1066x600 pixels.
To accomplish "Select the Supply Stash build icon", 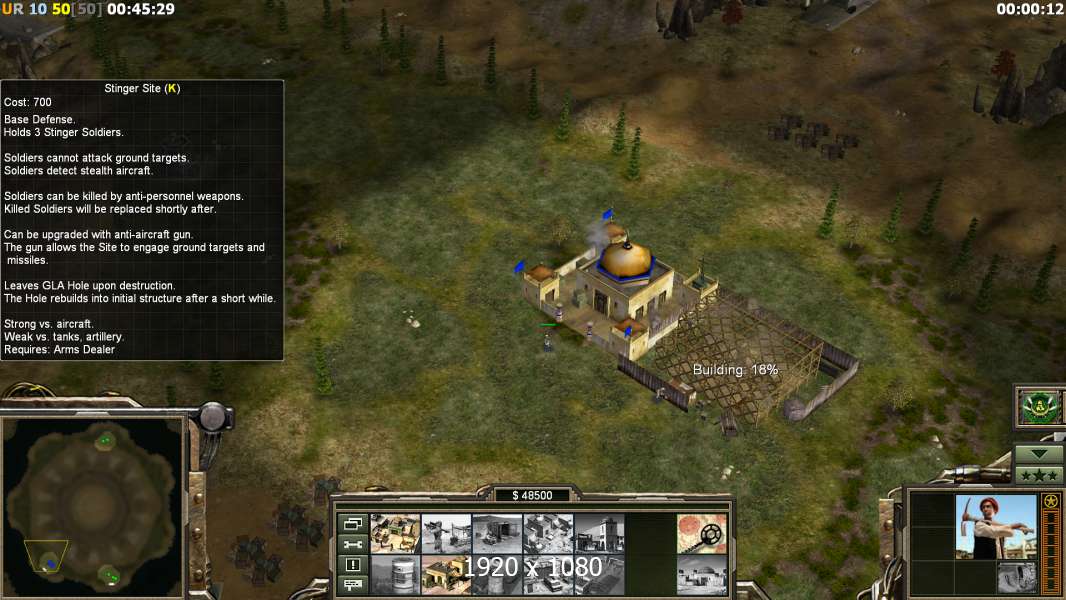I will click(395, 534).
